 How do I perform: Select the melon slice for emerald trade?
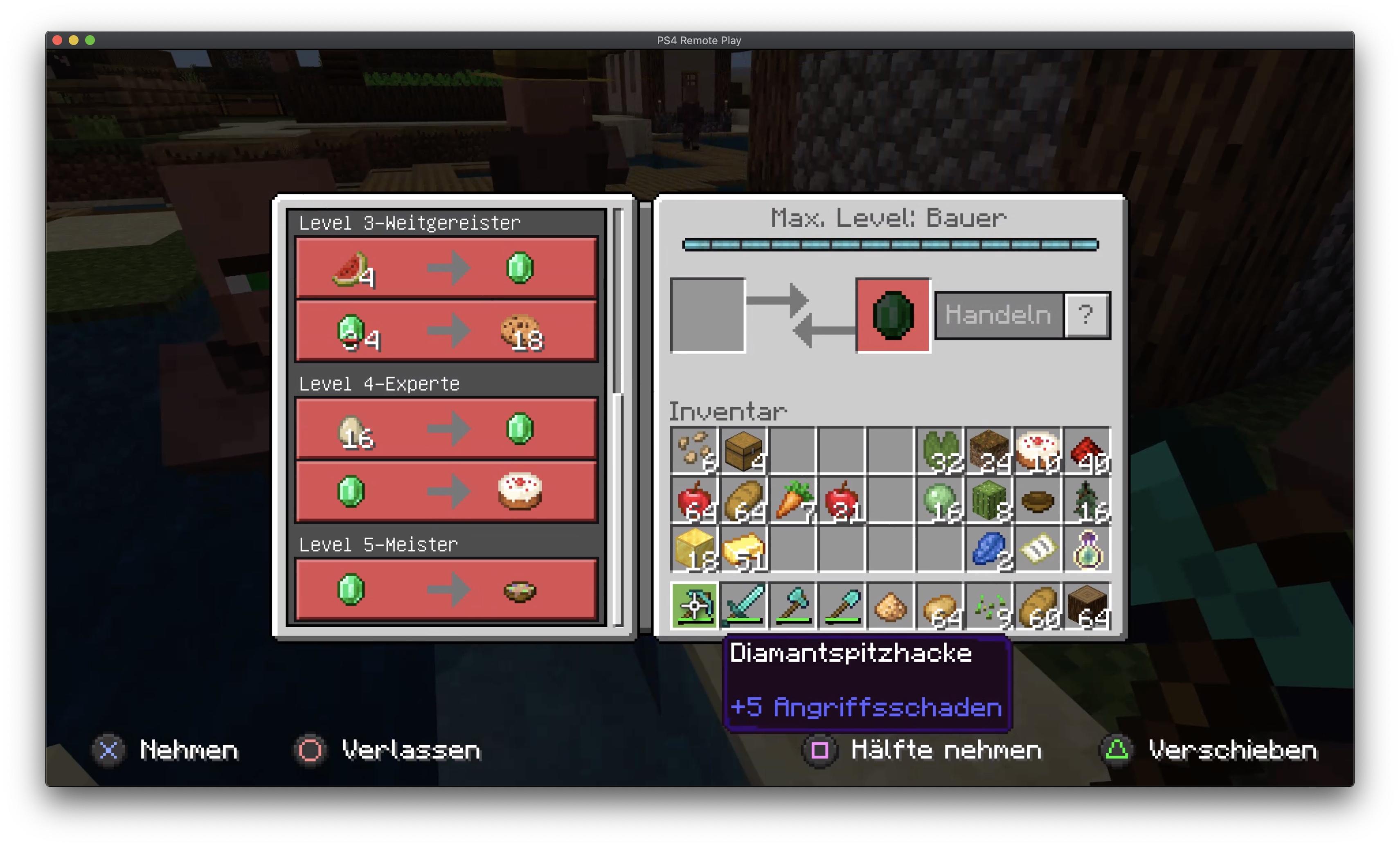(x=446, y=268)
